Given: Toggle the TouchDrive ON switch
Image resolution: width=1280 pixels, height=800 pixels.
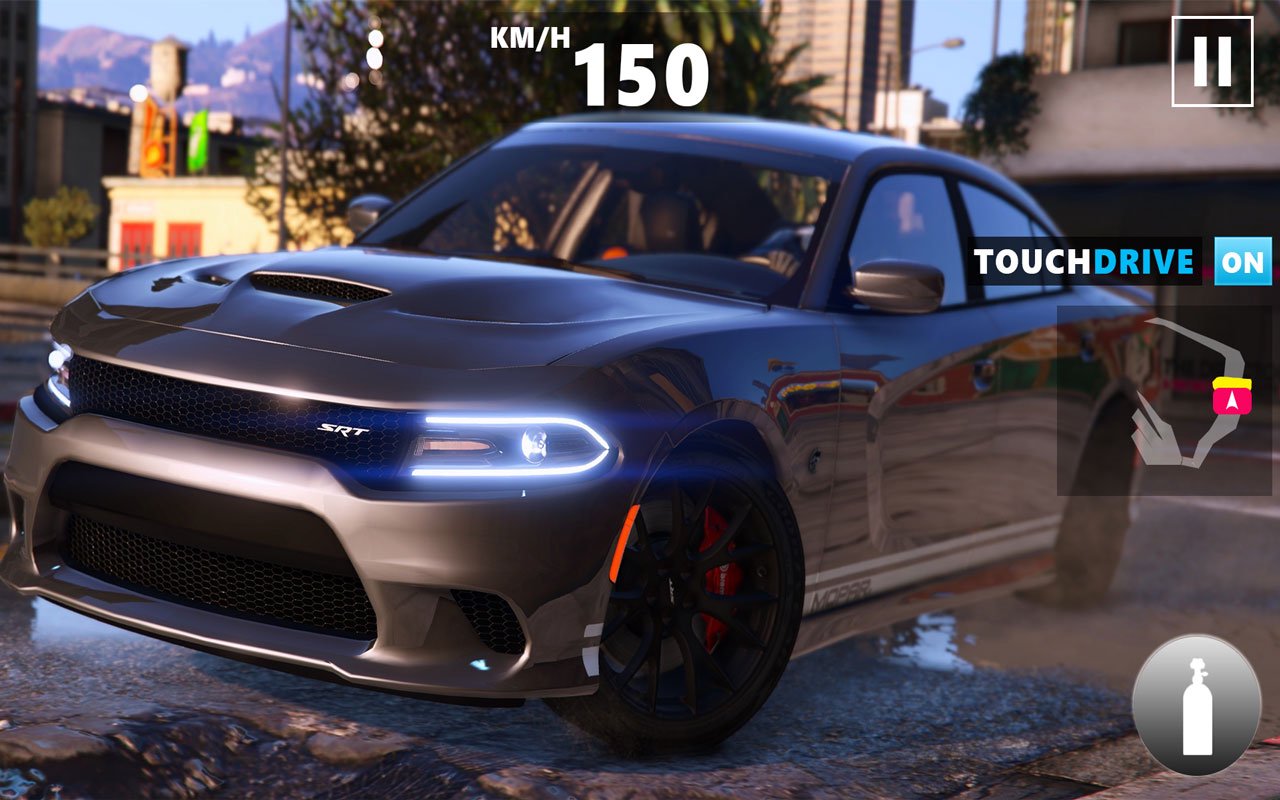Looking at the screenshot, I should coord(1243,261).
